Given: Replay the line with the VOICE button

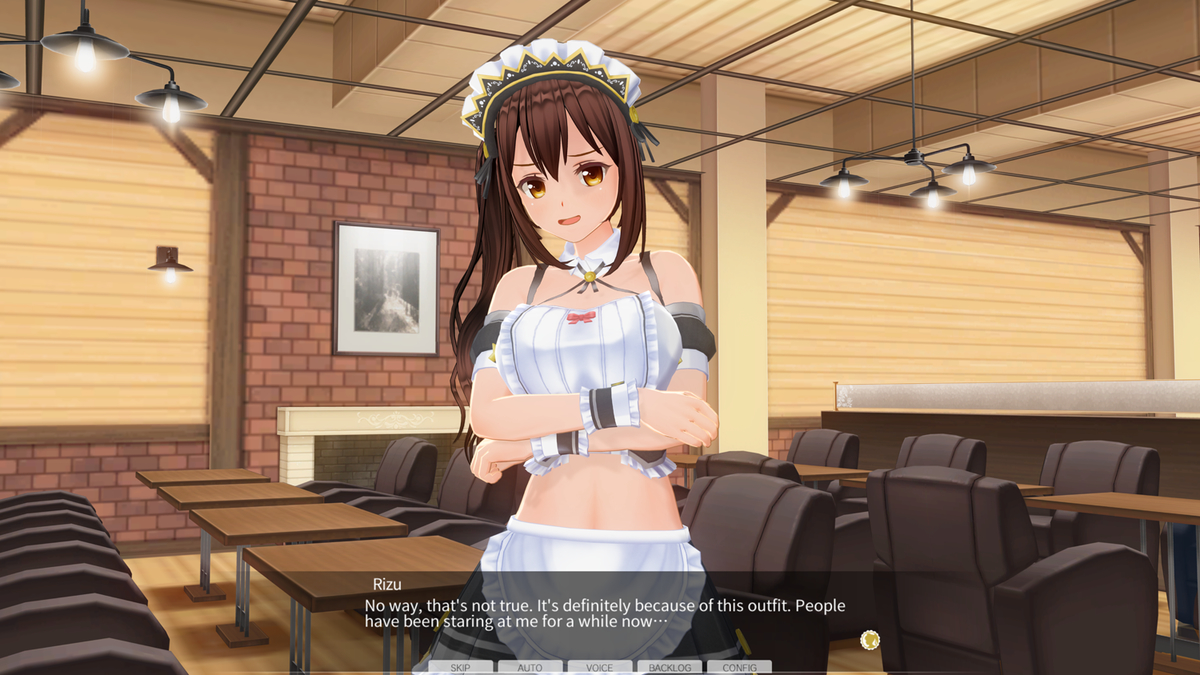Looking at the screenshot, I should pos(600,667).
